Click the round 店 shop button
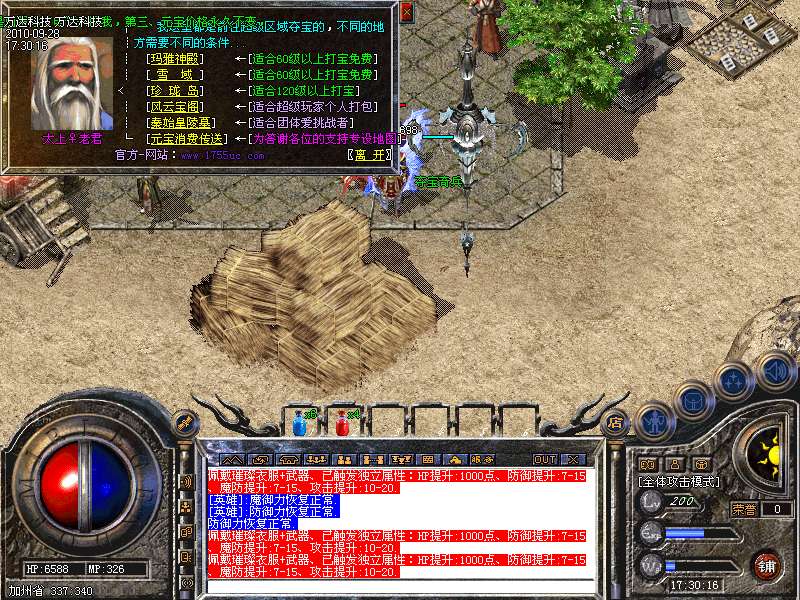This screenshot has height=600, width=800. pyautogui.click(x=616, y=422)
